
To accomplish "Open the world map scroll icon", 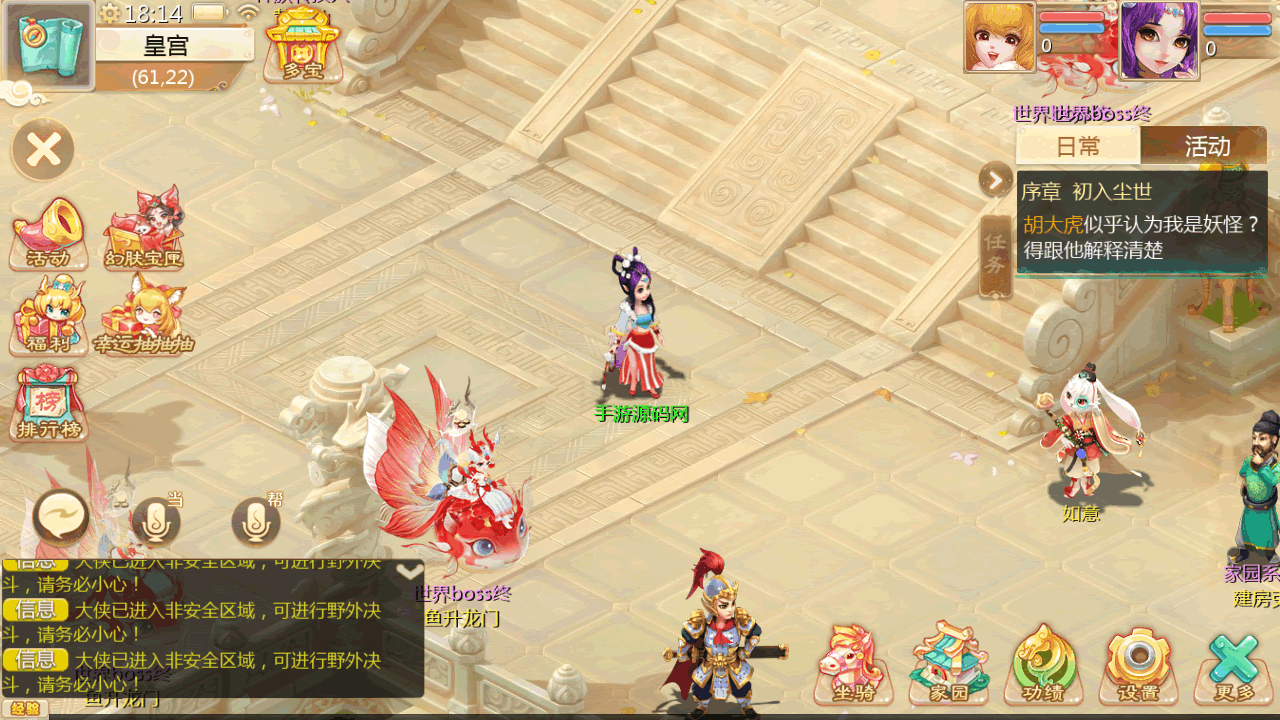I will pyautogui.click(x=49, y=45).
